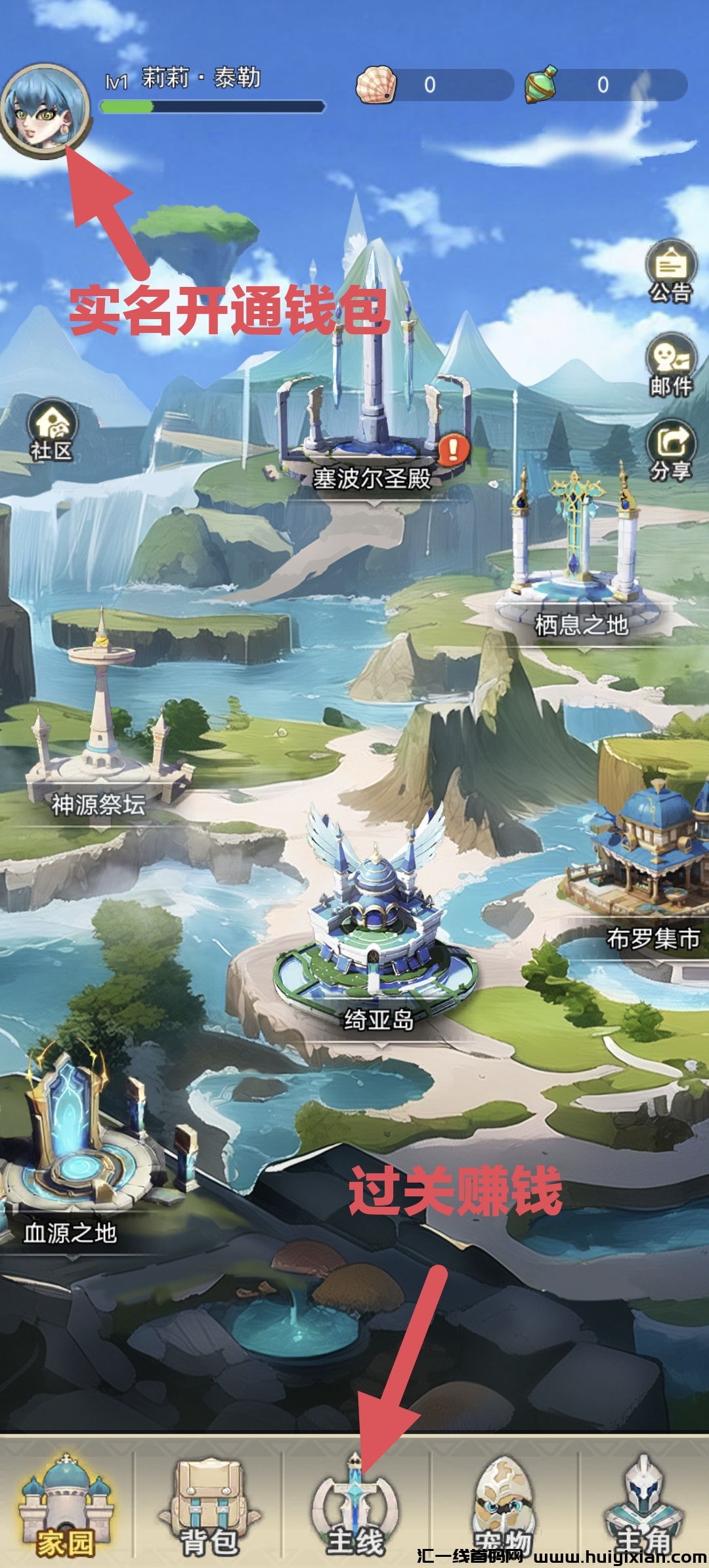Enter the 塞波尔圣殿 temple
This screenshot has height=1568, width=709.
pyautogui.click(x=373, y=427)
